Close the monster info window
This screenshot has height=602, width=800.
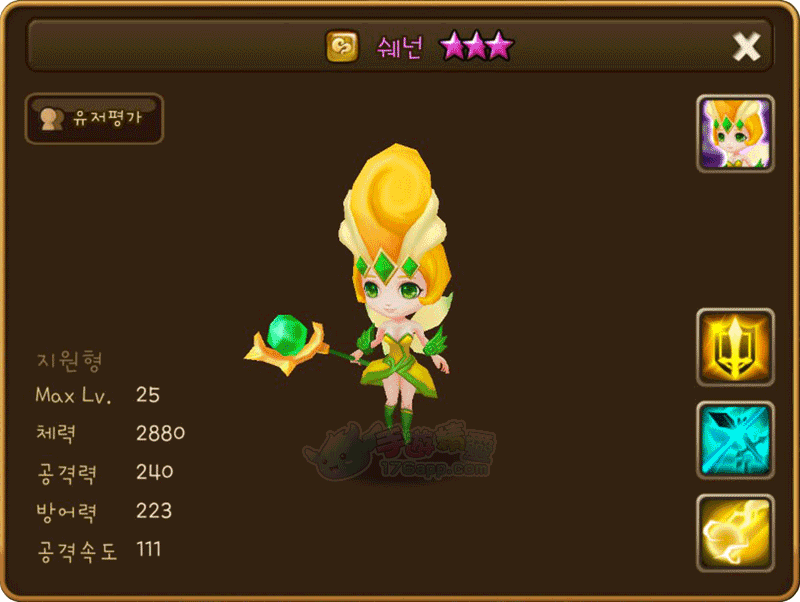pyautogui.click(x=746, y=46)
